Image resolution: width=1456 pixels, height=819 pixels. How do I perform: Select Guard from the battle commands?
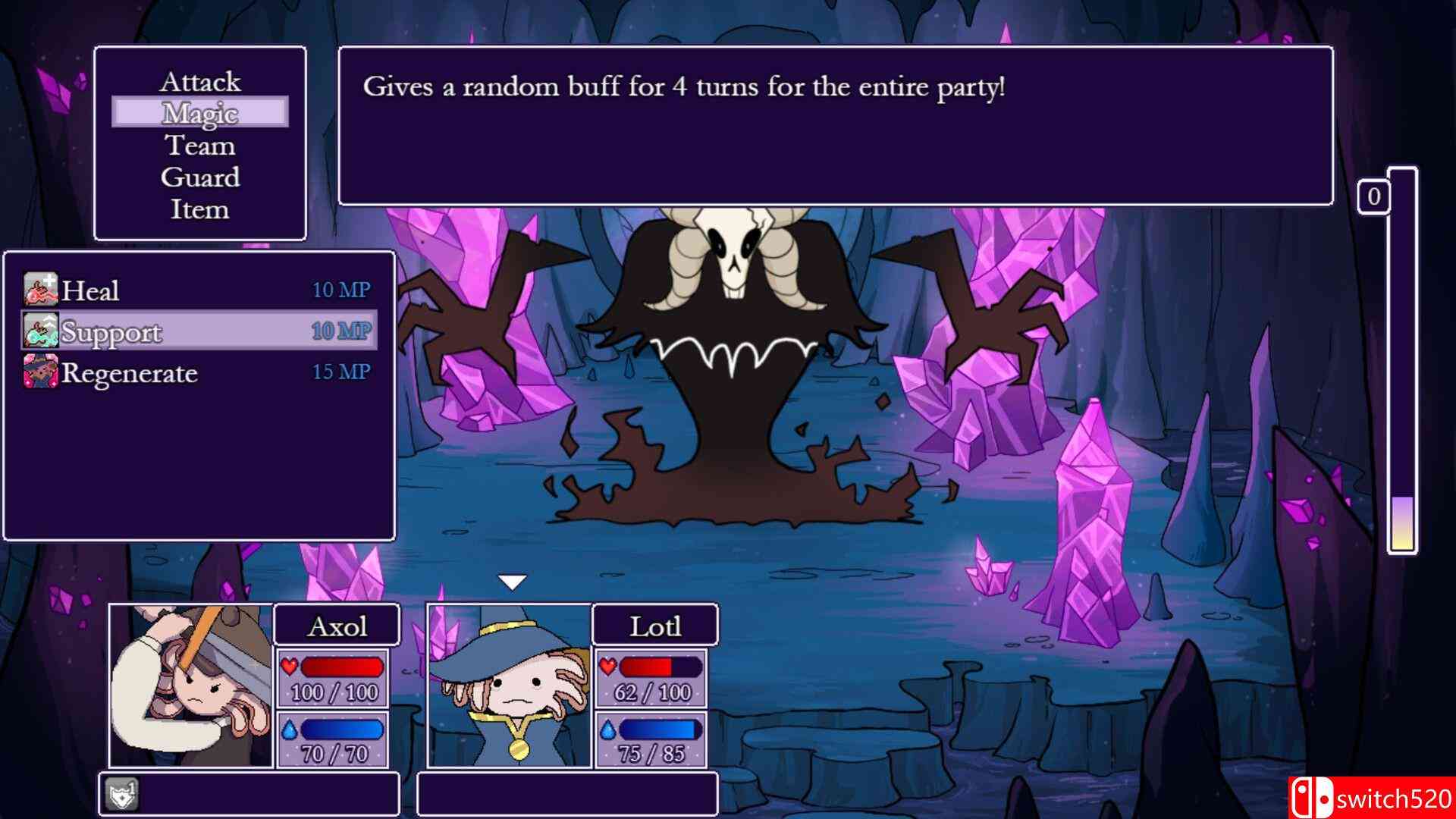point(200,178)
